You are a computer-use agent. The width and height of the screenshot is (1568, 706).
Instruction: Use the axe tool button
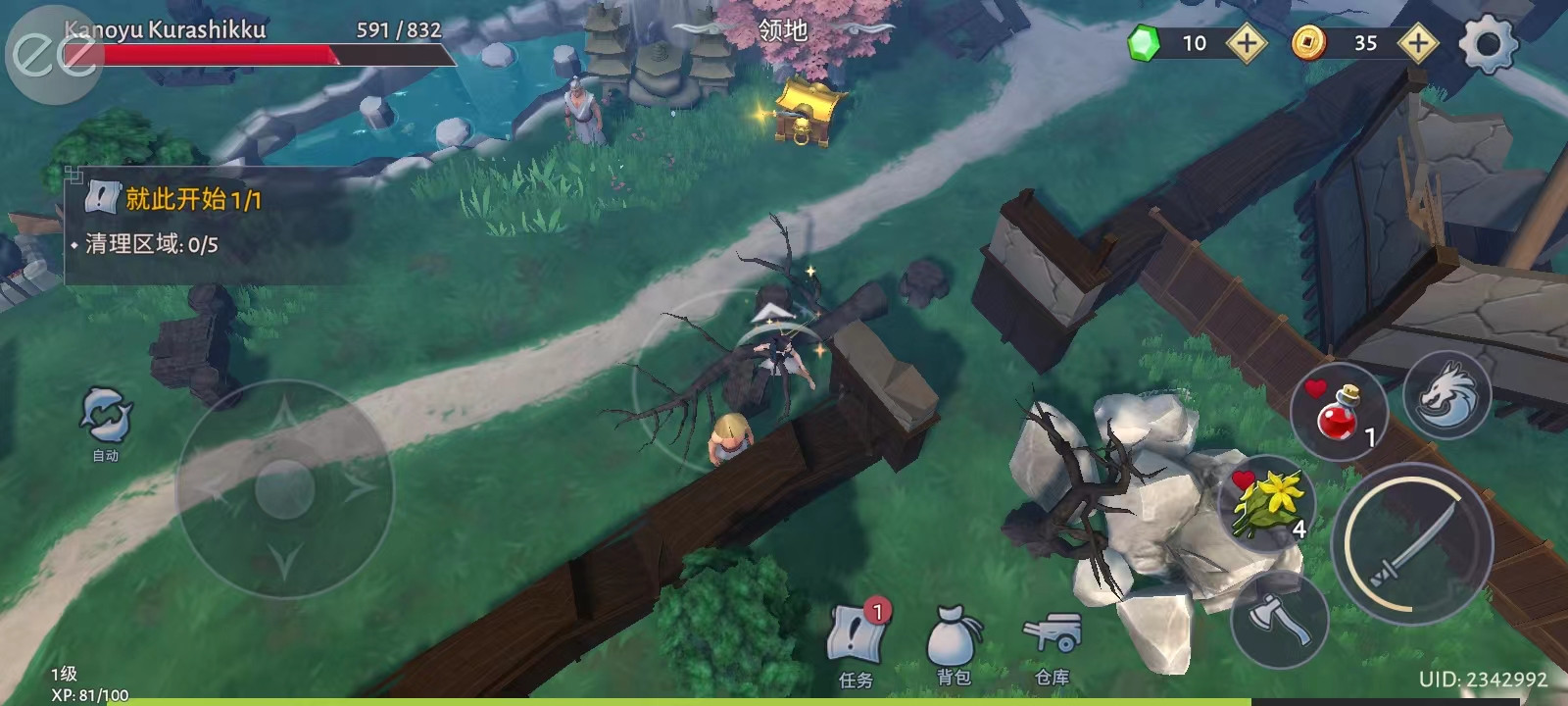tap(1279, 620)
